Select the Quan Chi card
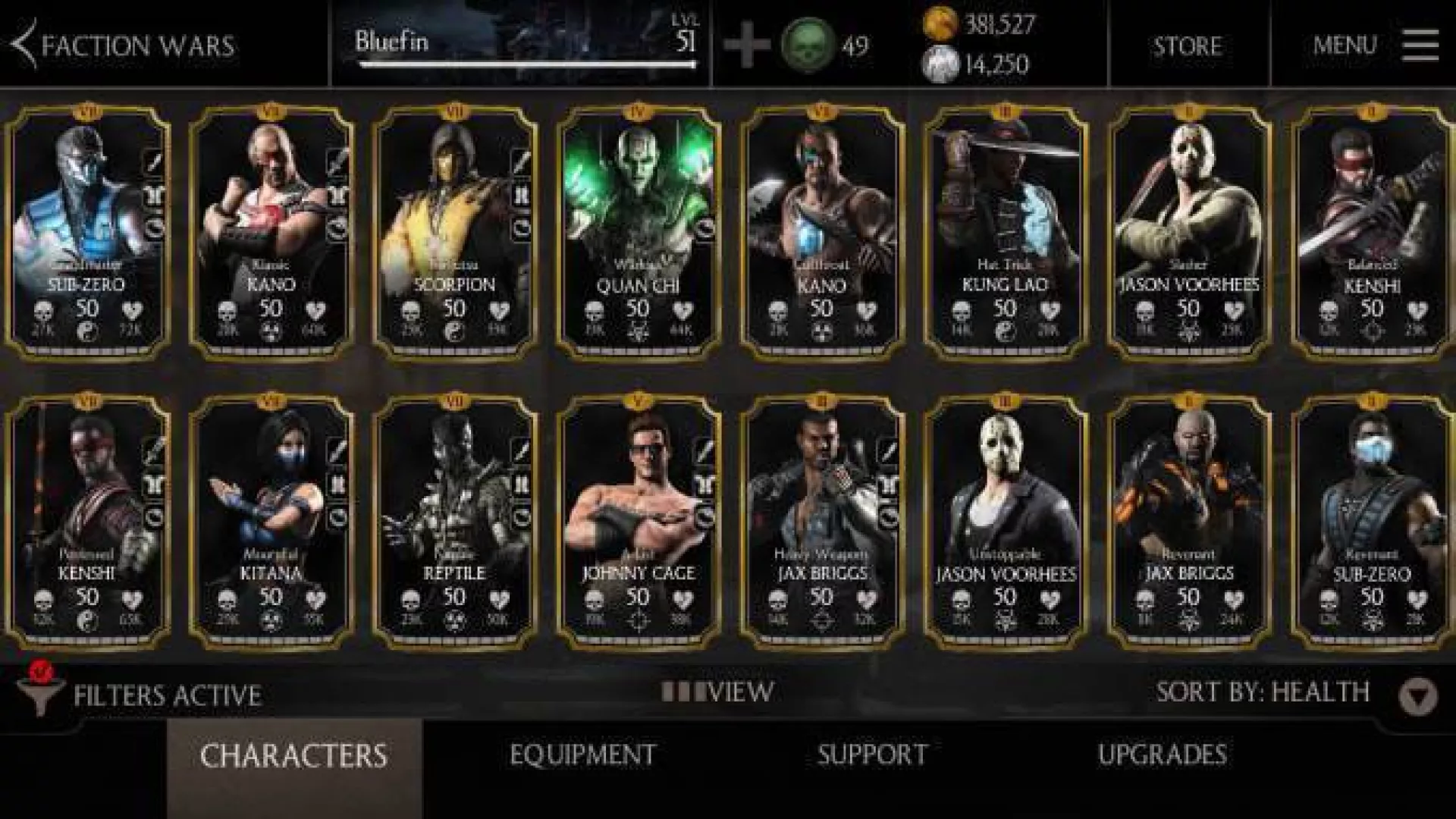Screen dimensions: 1456x819 638,231
